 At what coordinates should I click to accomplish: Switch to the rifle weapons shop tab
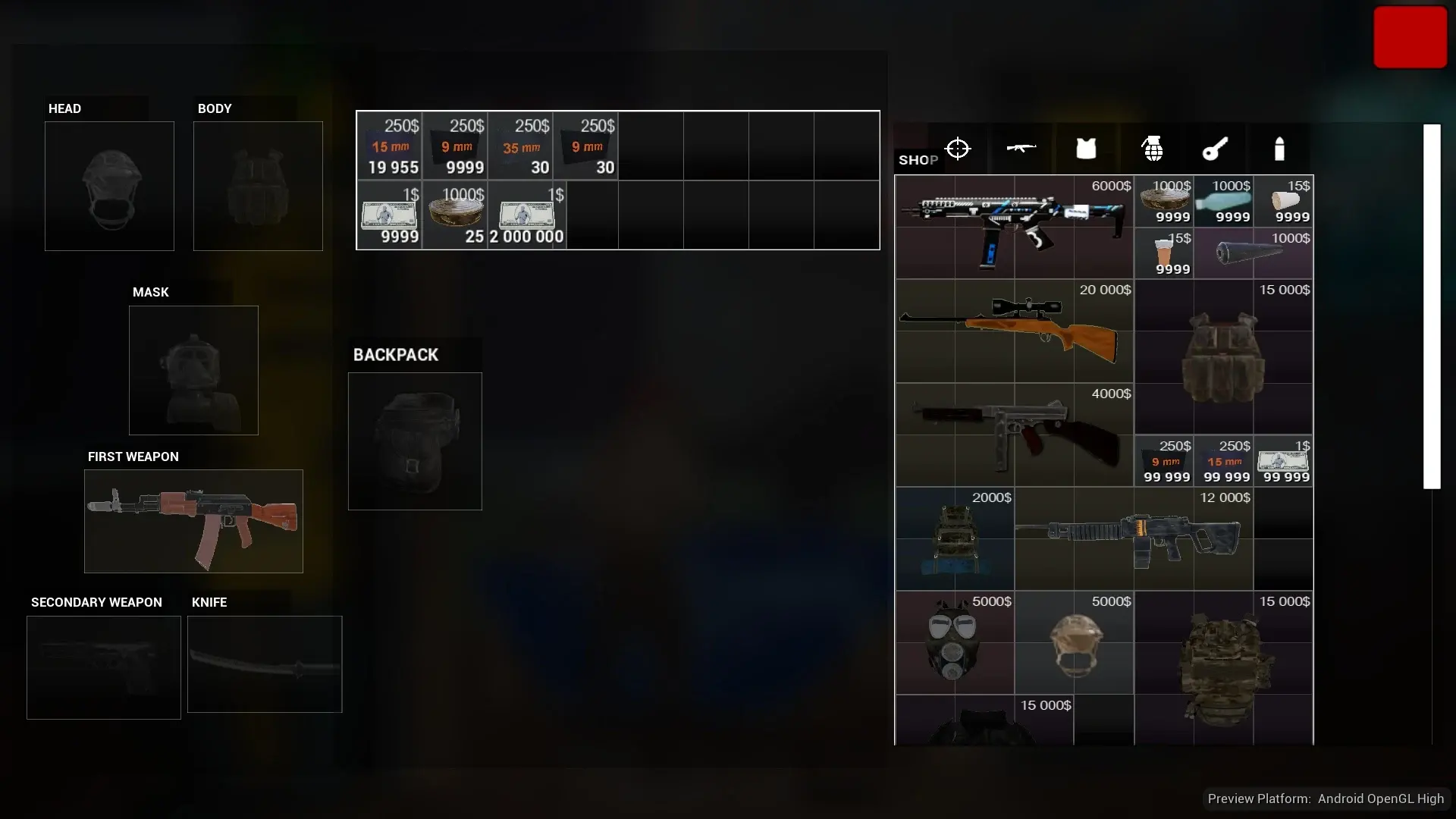(1021, 149)
